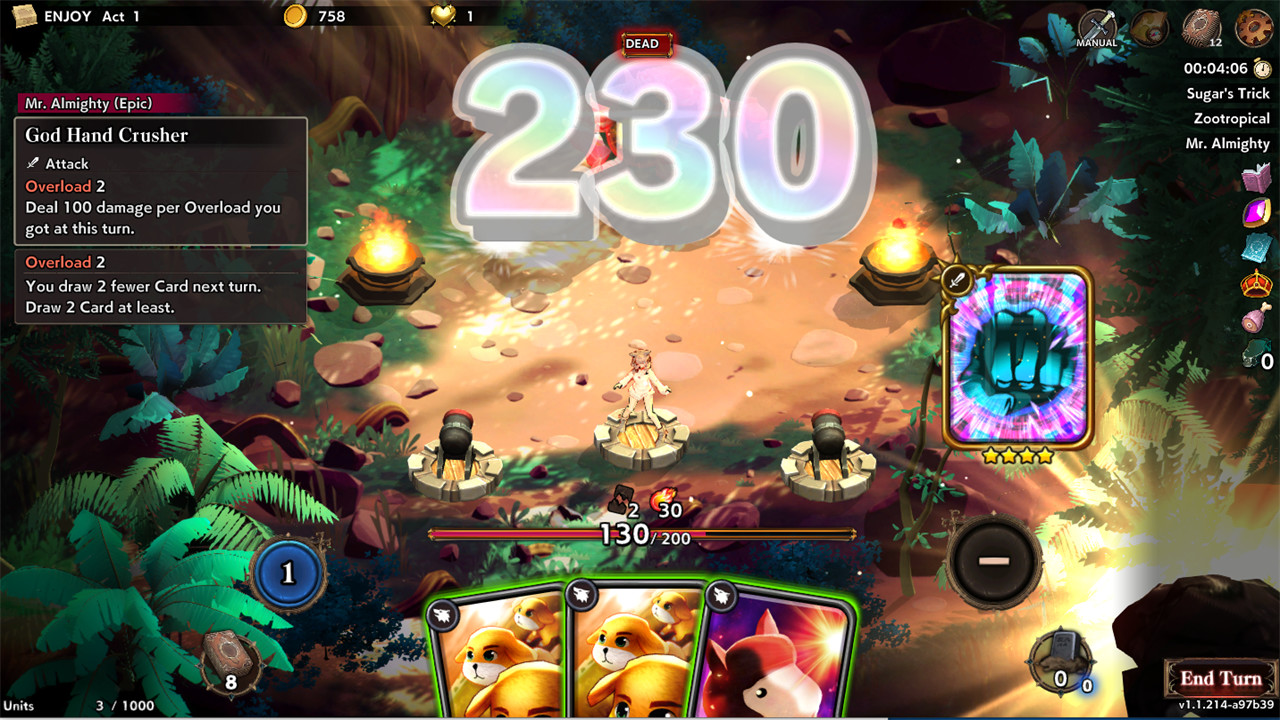Click the blue circle showing 1
The width and height of the screenshot is (1280, 720).
pos(288,575)
